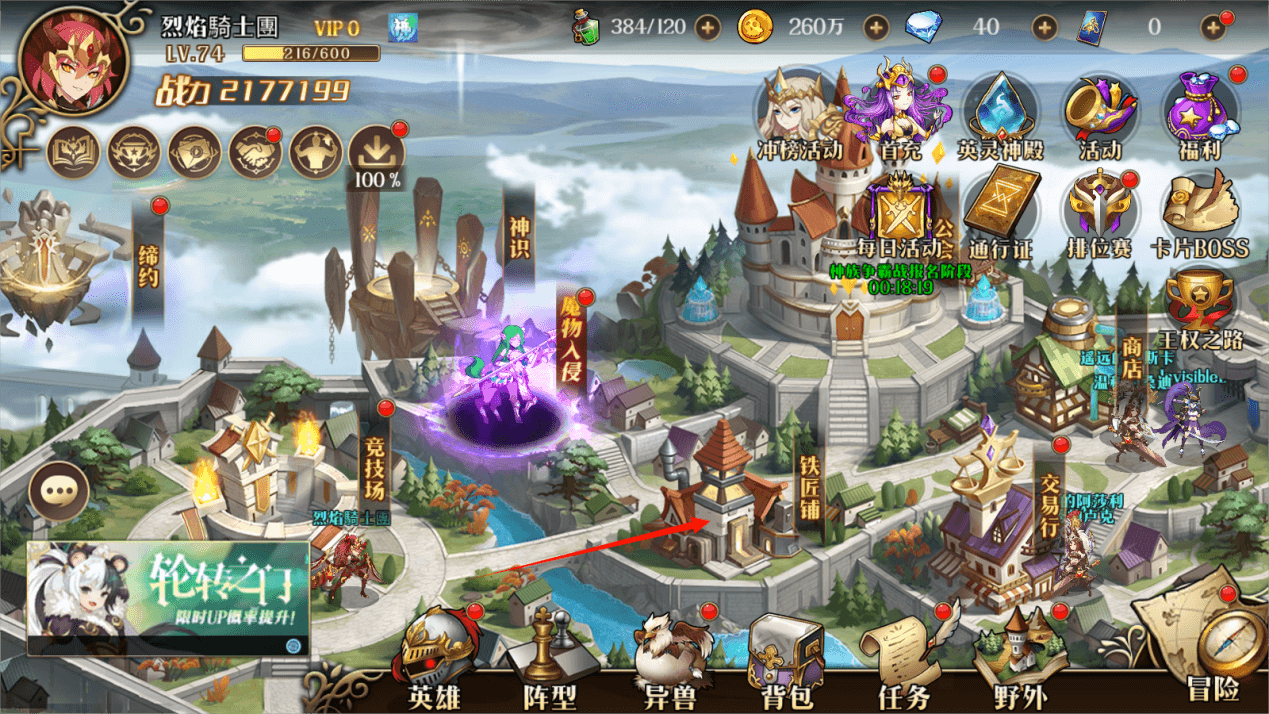
Task: Go to 野外 wilderness
Action: 1020,660
